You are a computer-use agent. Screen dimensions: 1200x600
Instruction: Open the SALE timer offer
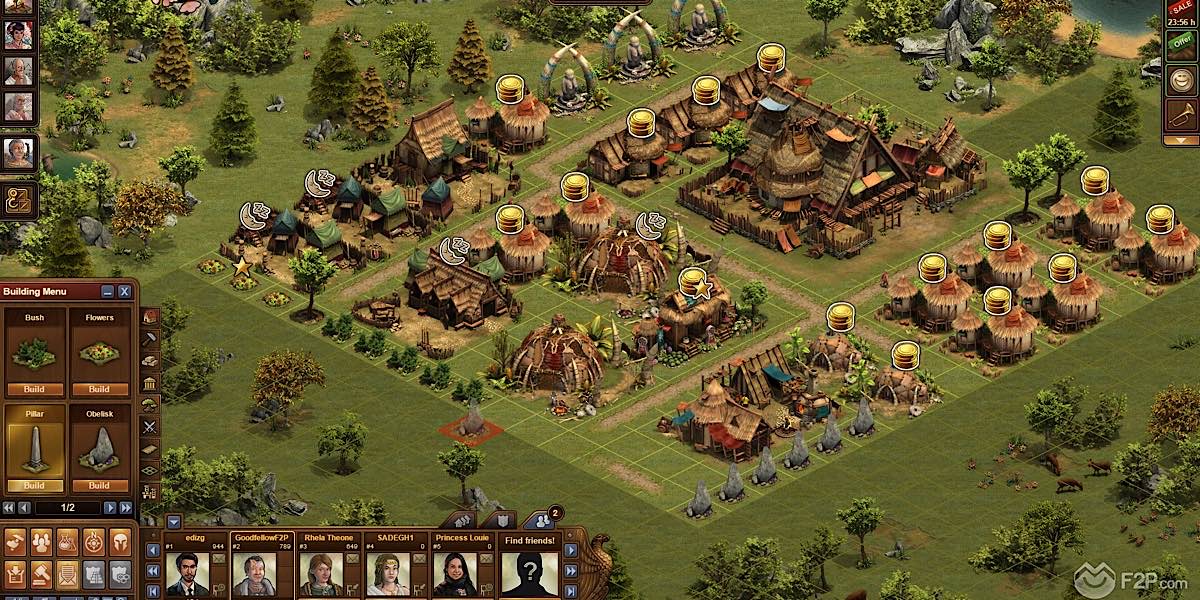[1181, 10]
